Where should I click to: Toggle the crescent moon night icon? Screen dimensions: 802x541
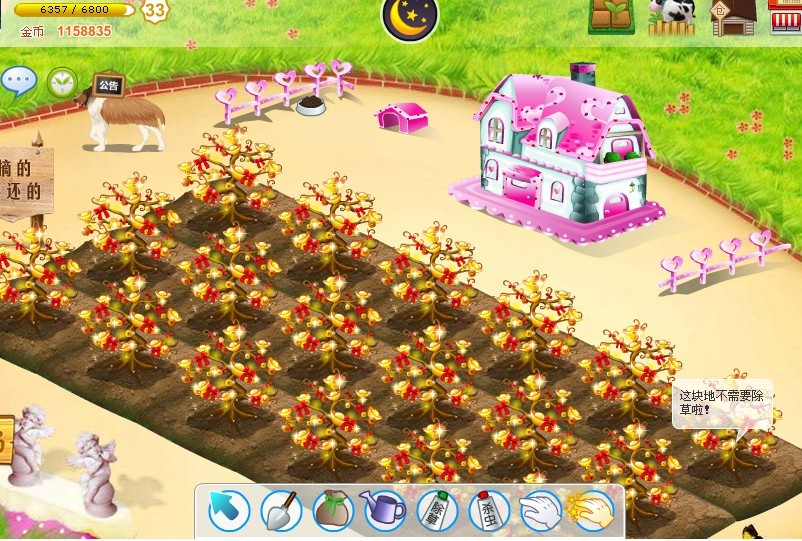click(x=410, y=17)
